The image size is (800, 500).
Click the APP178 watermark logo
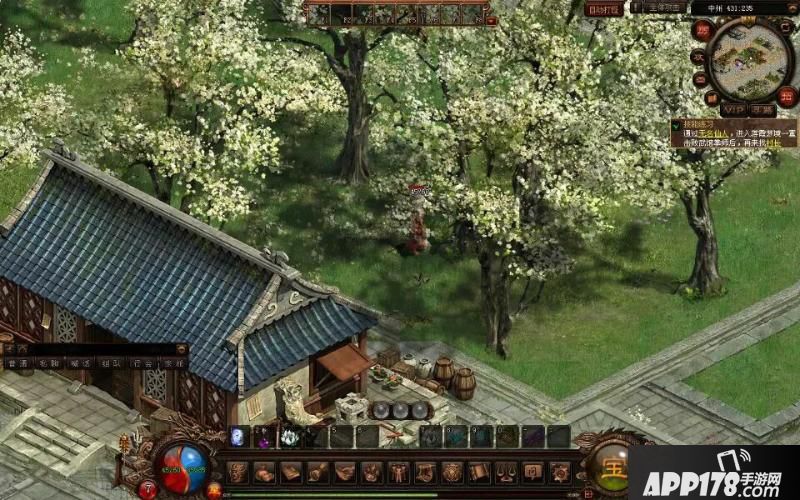712,473
